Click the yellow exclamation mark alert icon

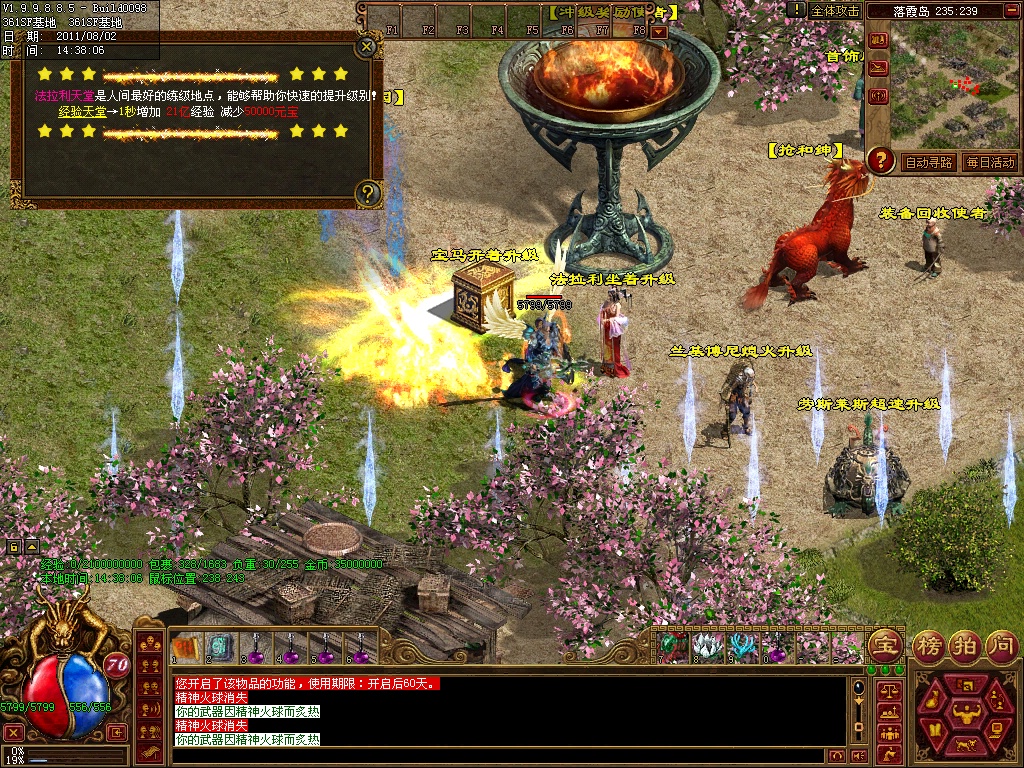796,9
